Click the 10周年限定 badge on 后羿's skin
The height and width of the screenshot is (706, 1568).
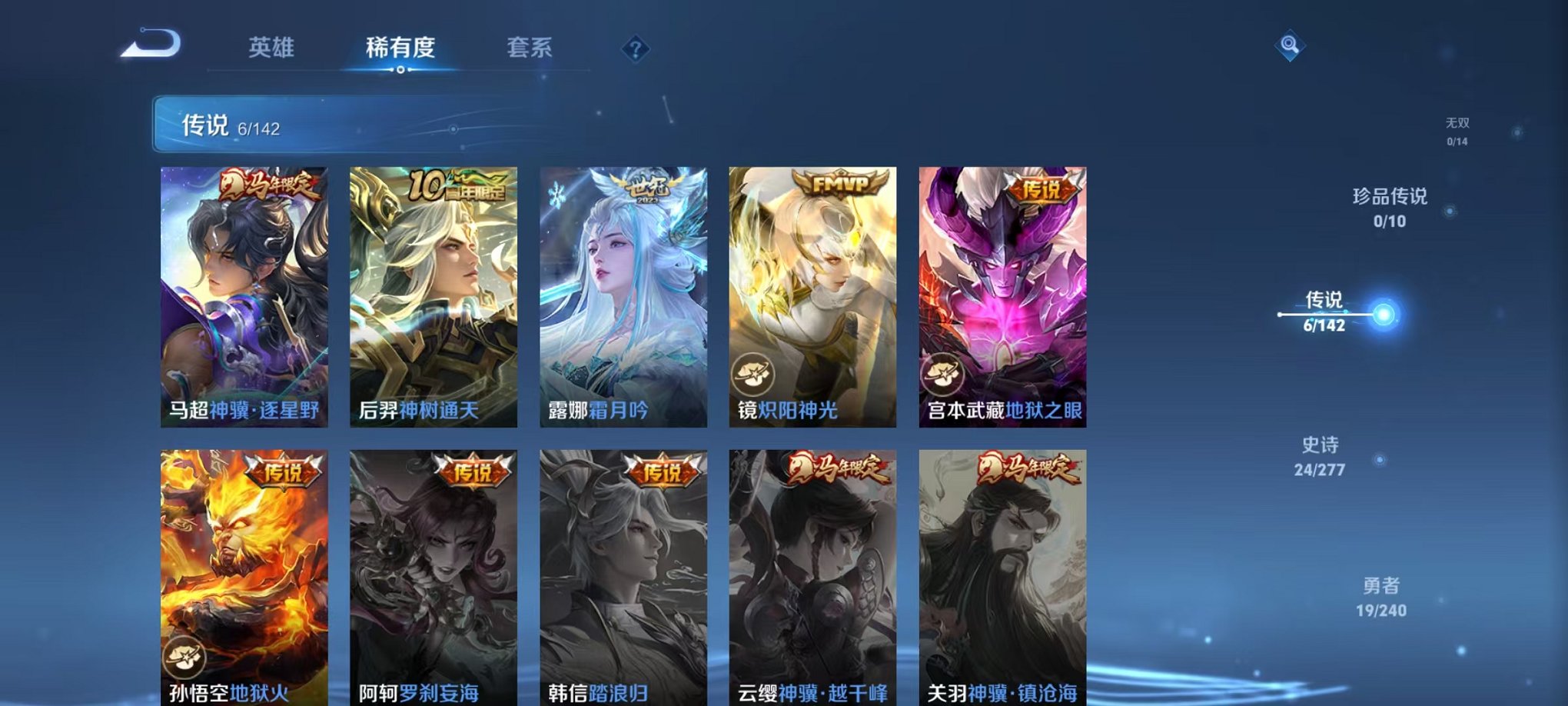pos(457,187)
